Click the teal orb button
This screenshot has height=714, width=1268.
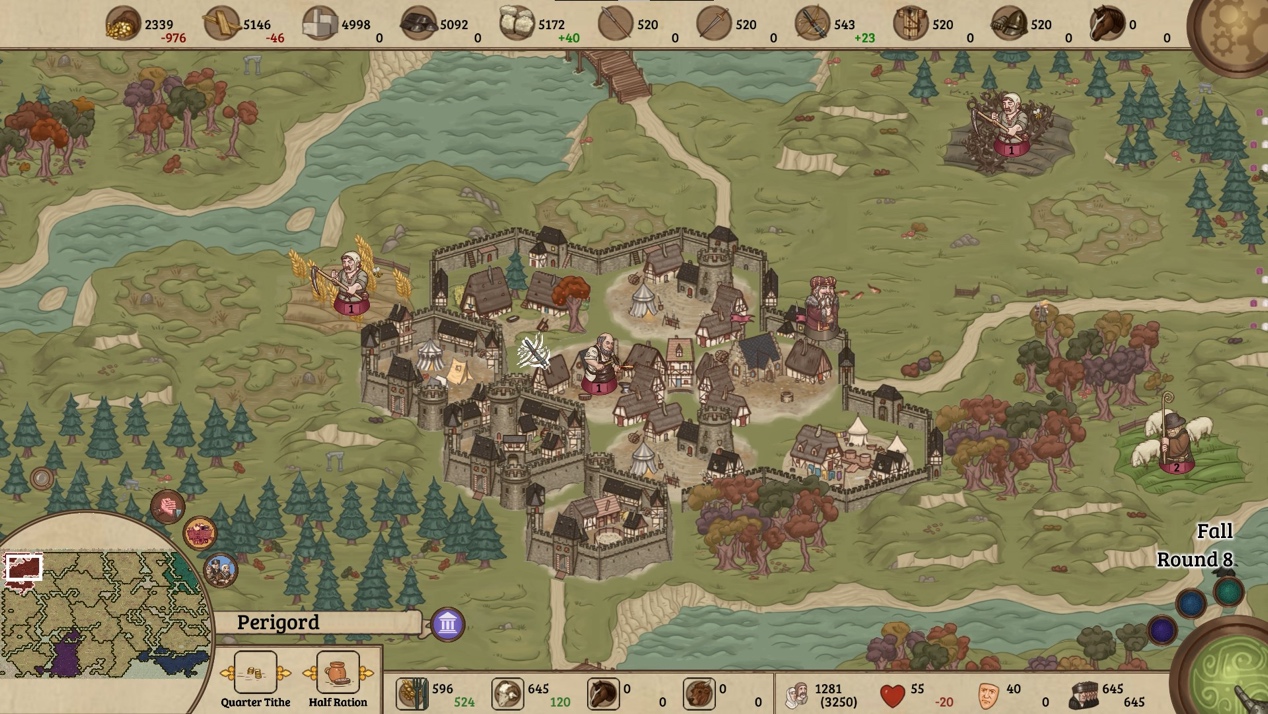pyautogui.click(x=1229, y=591)
